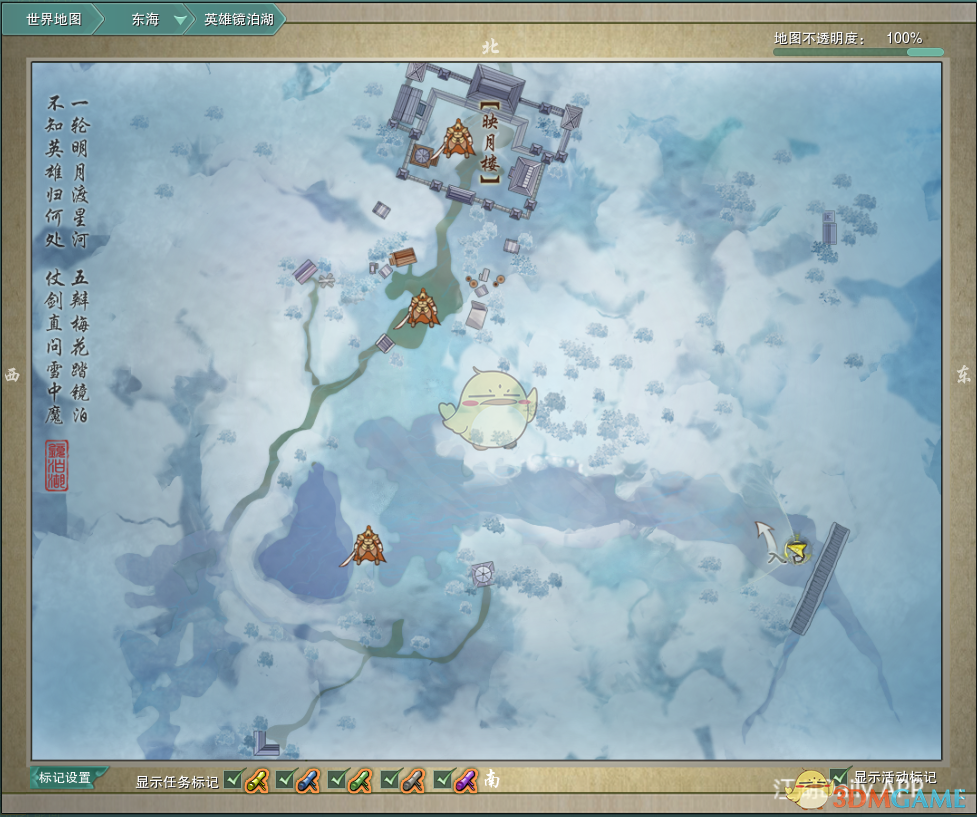
Task: Select the boss marker beside the blue lake
Action: 367,546
